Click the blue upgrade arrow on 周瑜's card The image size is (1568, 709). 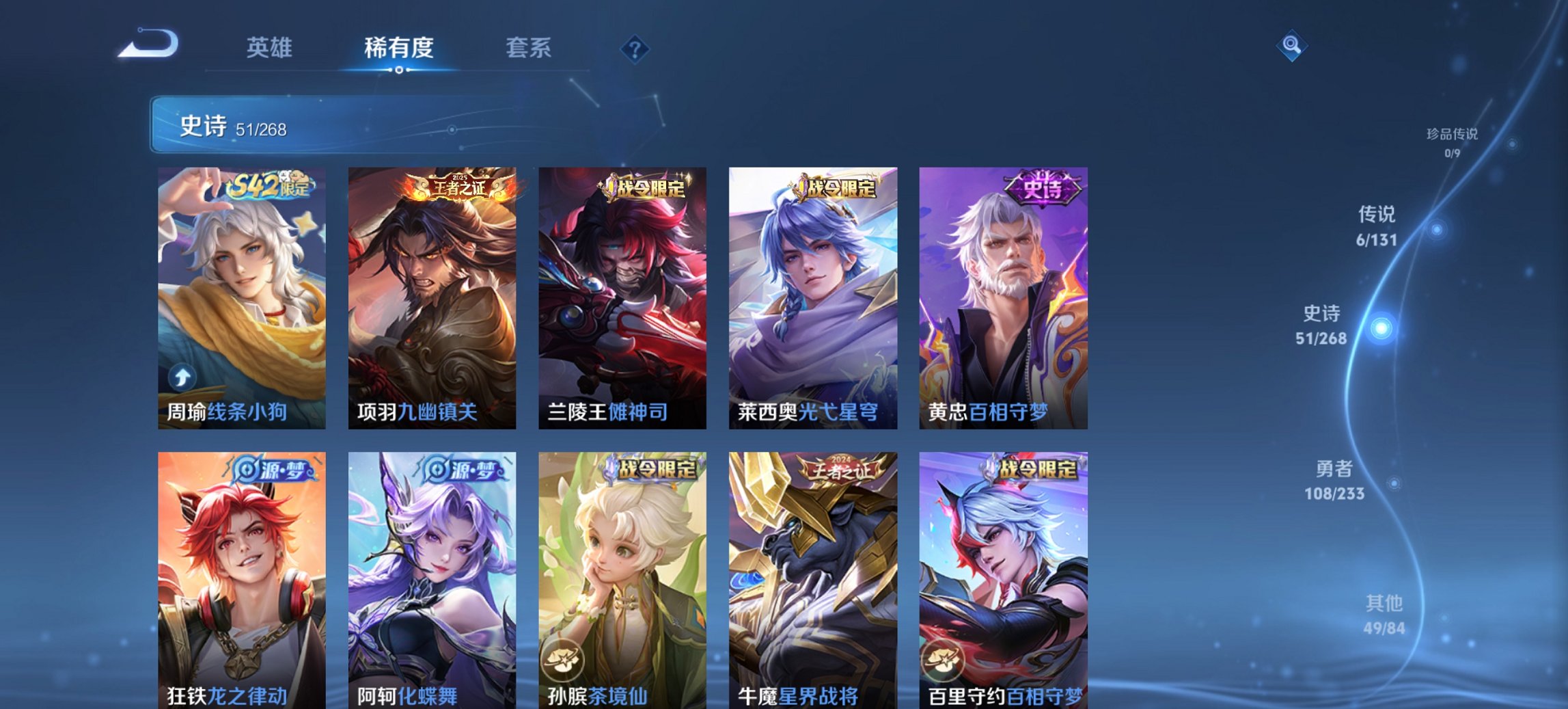click(180, 378)
